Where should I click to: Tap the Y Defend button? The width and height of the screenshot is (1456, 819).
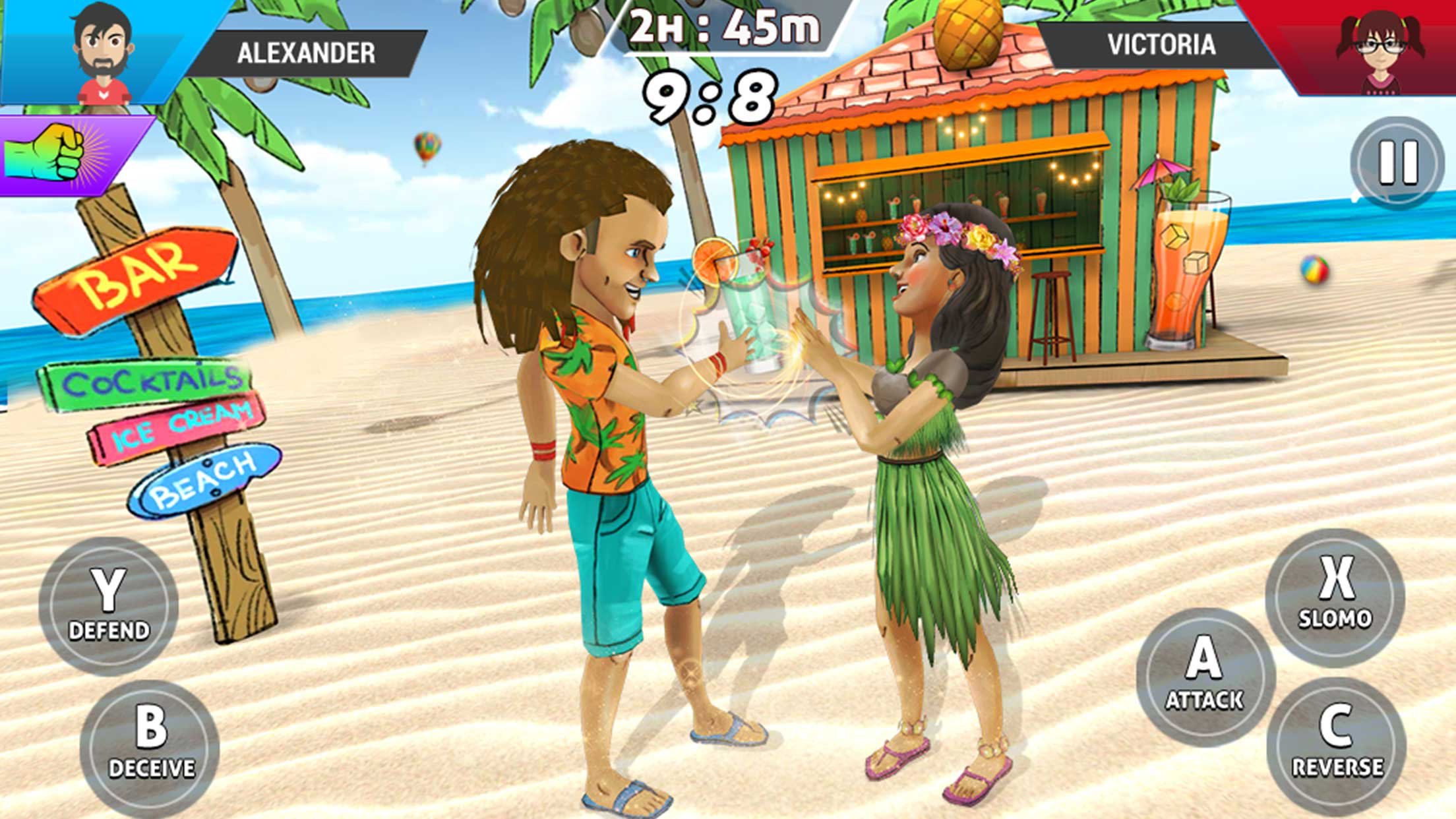click(x=109, y=606)
